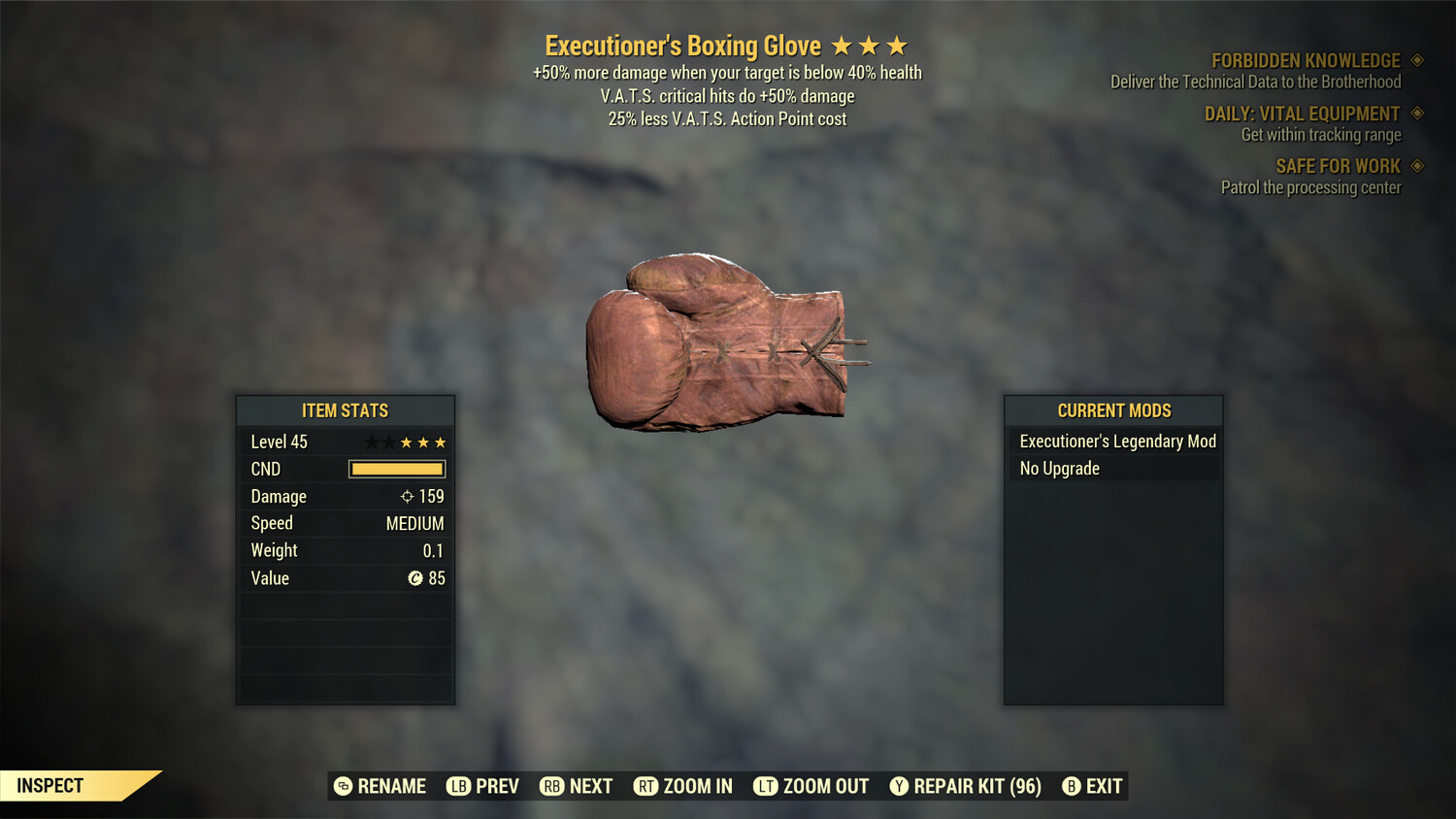Click the LB Prev button icon
This screenshot has height=819, width=1456.
tap(457, 786)
